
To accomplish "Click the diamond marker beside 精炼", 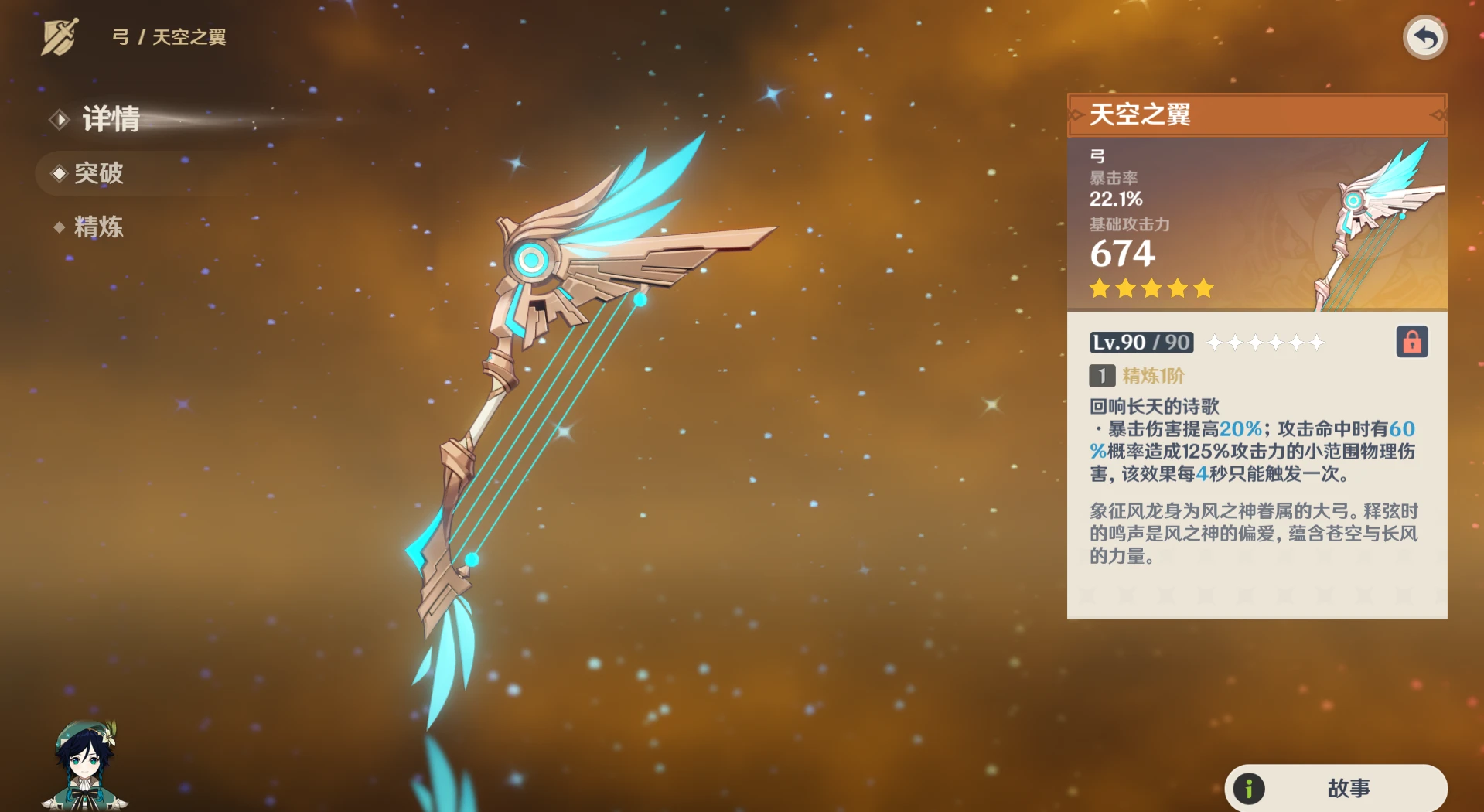I will (60, 227).
